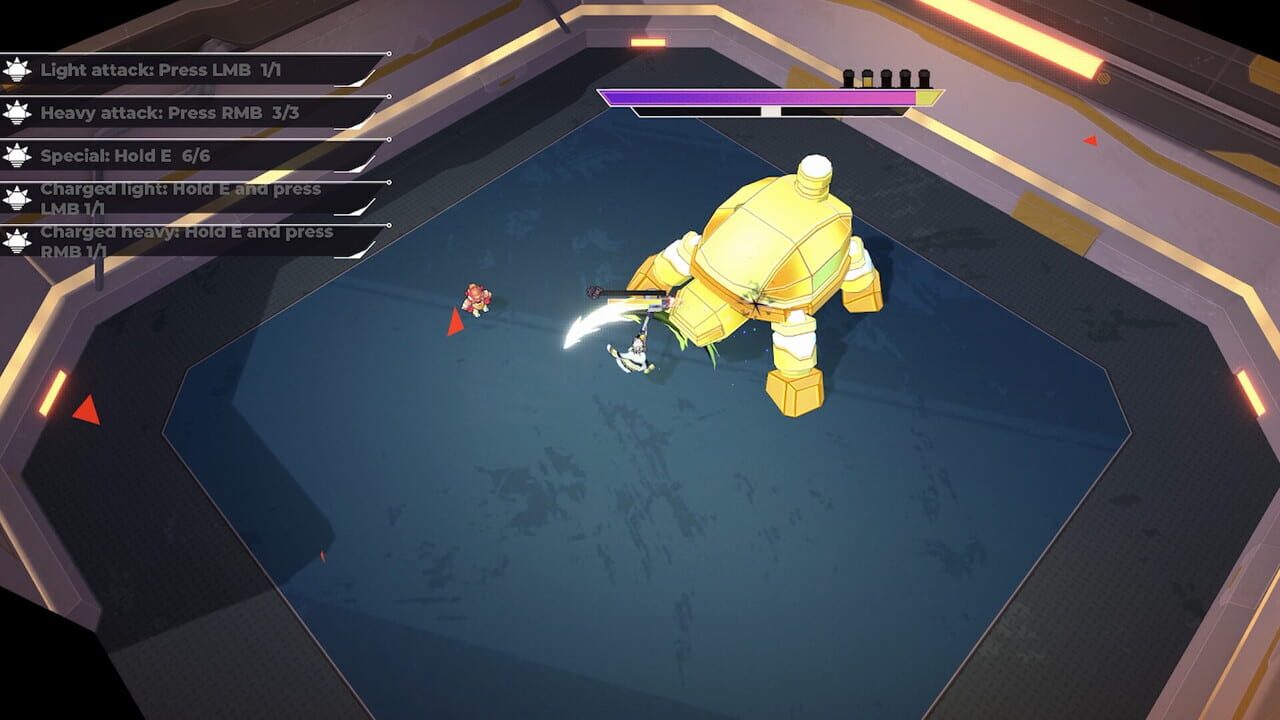This screenshot has width=1280, height=720.
Task: Click the last black canister above the boss bar
Action: (924, 77)
